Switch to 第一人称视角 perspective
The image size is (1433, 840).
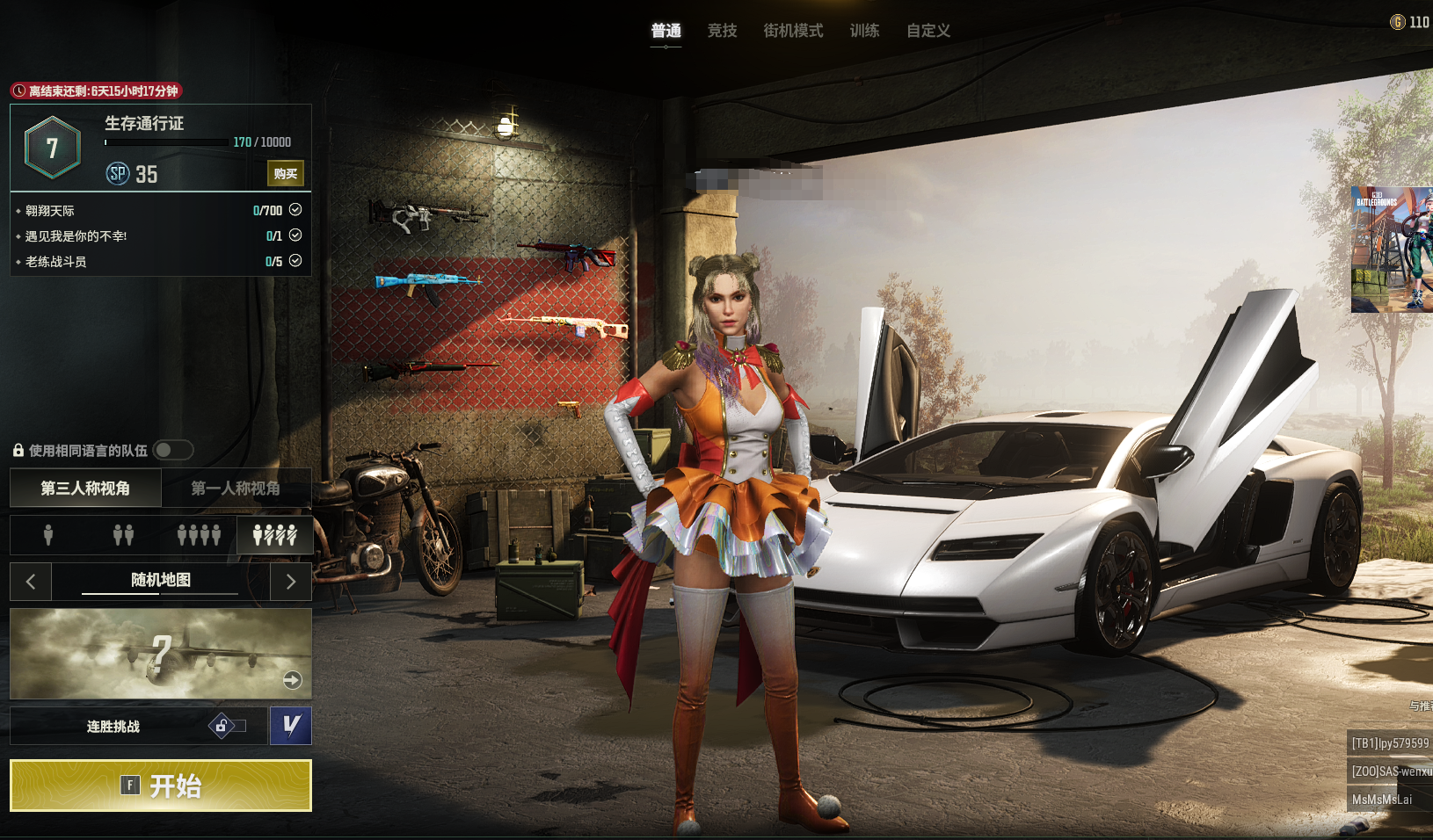click(x=236, y=488)
